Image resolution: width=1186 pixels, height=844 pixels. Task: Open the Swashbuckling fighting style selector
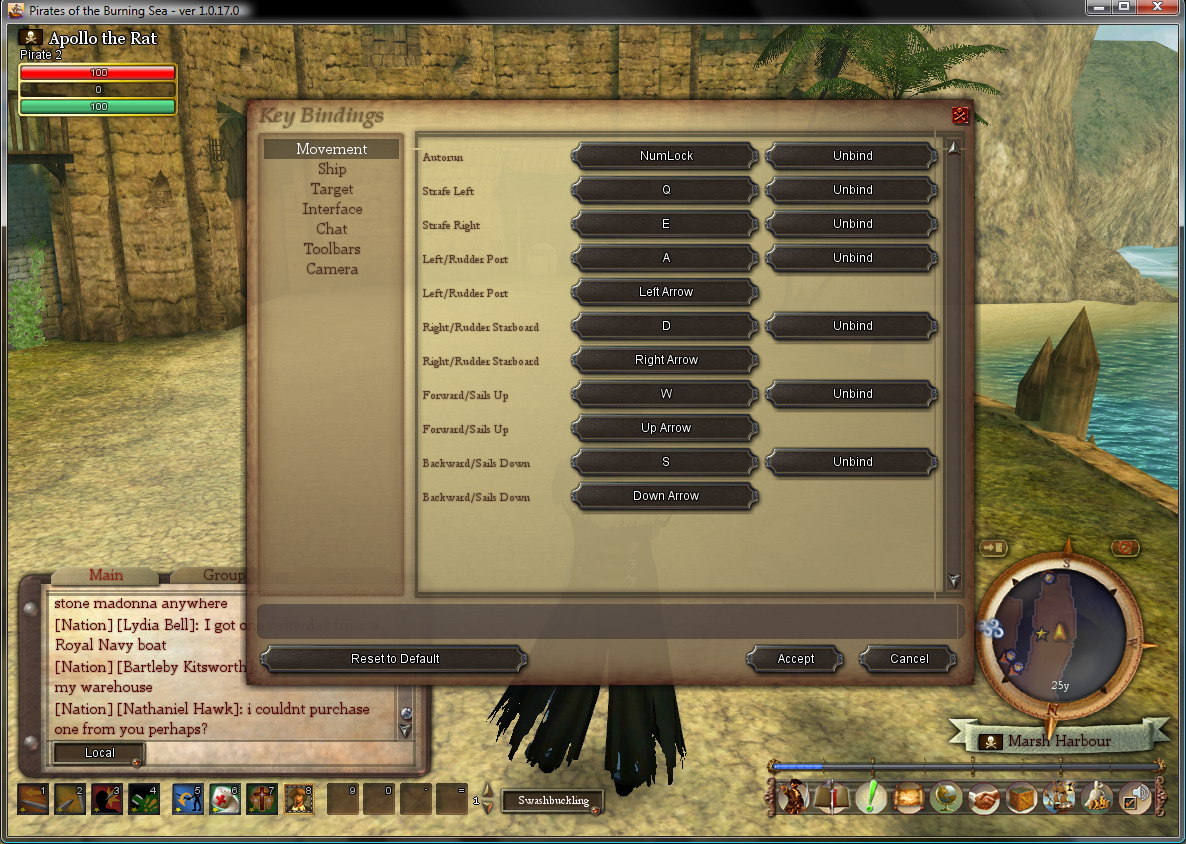(553, 800)
